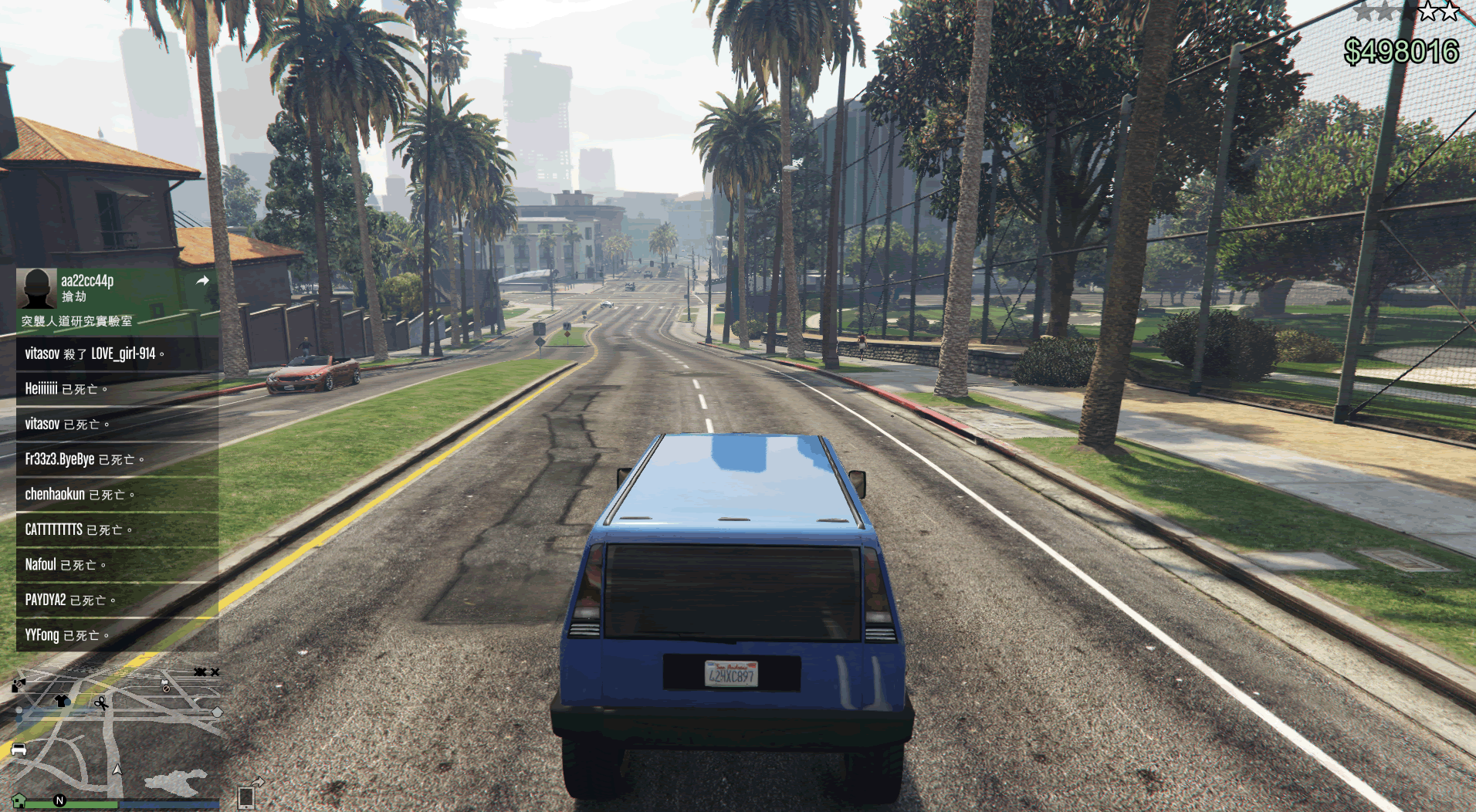Select the clothing store shirt marker on minimap
Viewport: 1476px width, 812px height.
(62, 701)
